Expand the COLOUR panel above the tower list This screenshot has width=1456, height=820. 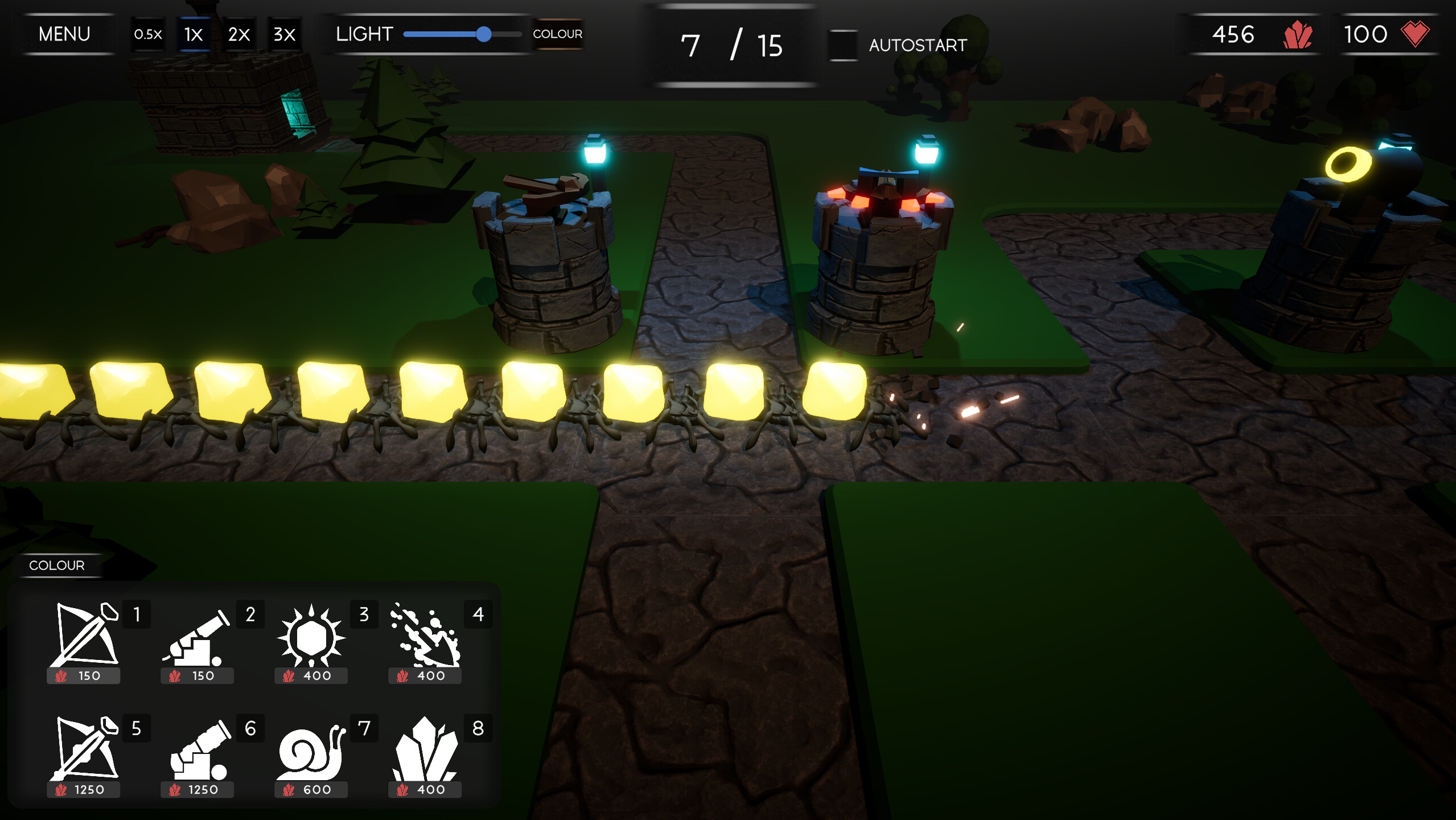point(57,565)
